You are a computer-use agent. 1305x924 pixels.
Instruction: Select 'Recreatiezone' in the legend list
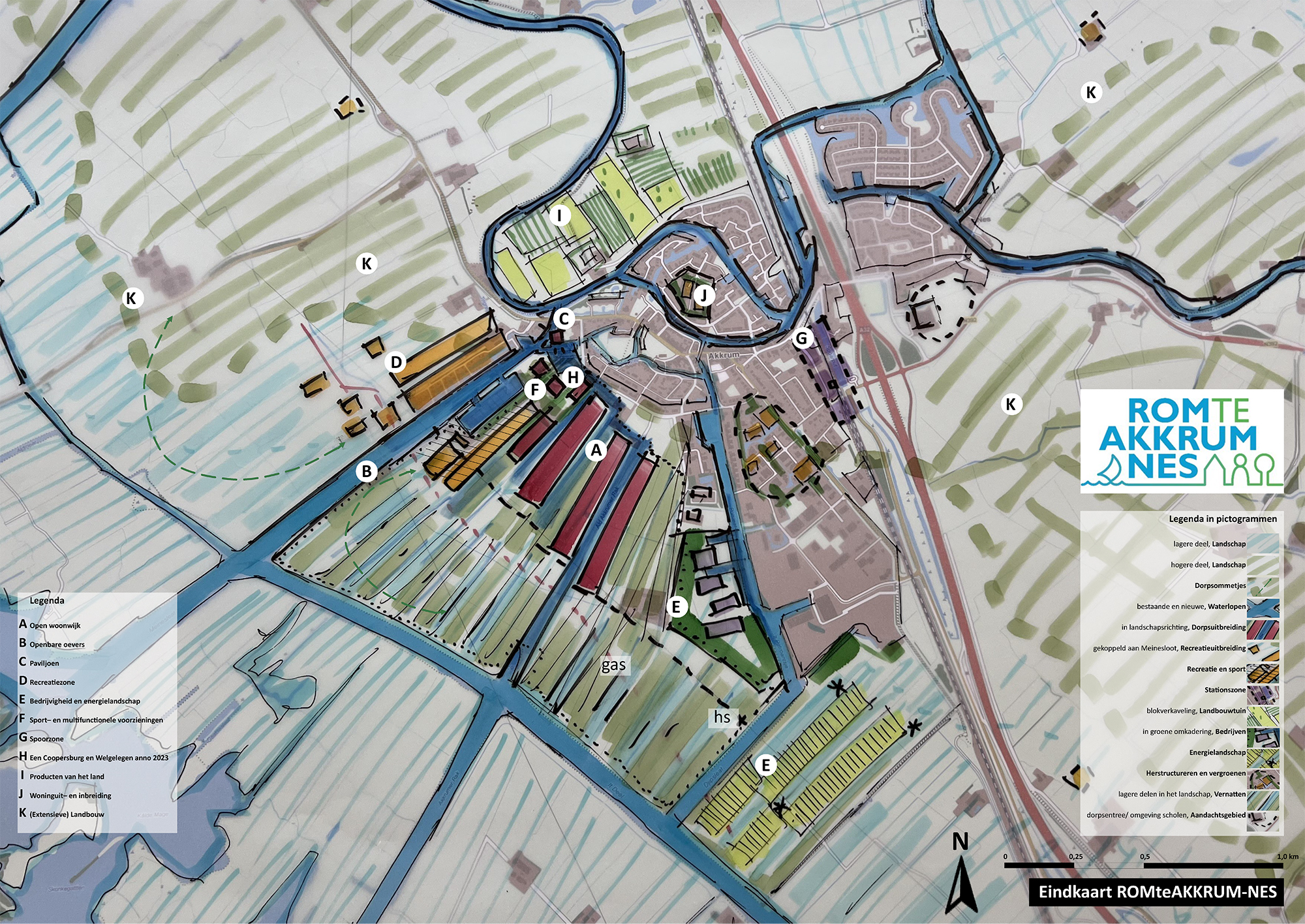coord(52,682)
